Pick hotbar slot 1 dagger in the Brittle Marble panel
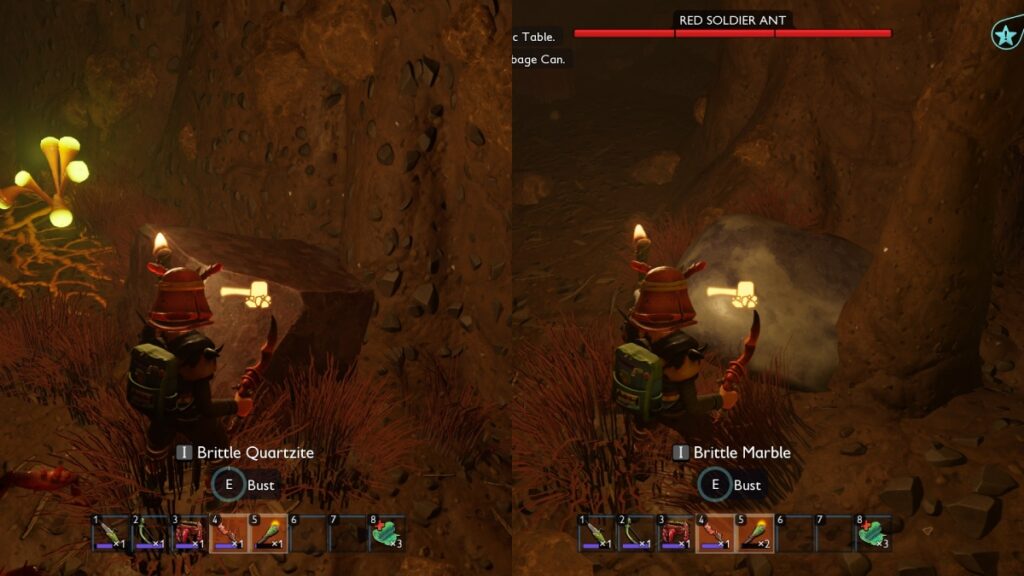Screen dimensions: 1024x576 [597, 533]
